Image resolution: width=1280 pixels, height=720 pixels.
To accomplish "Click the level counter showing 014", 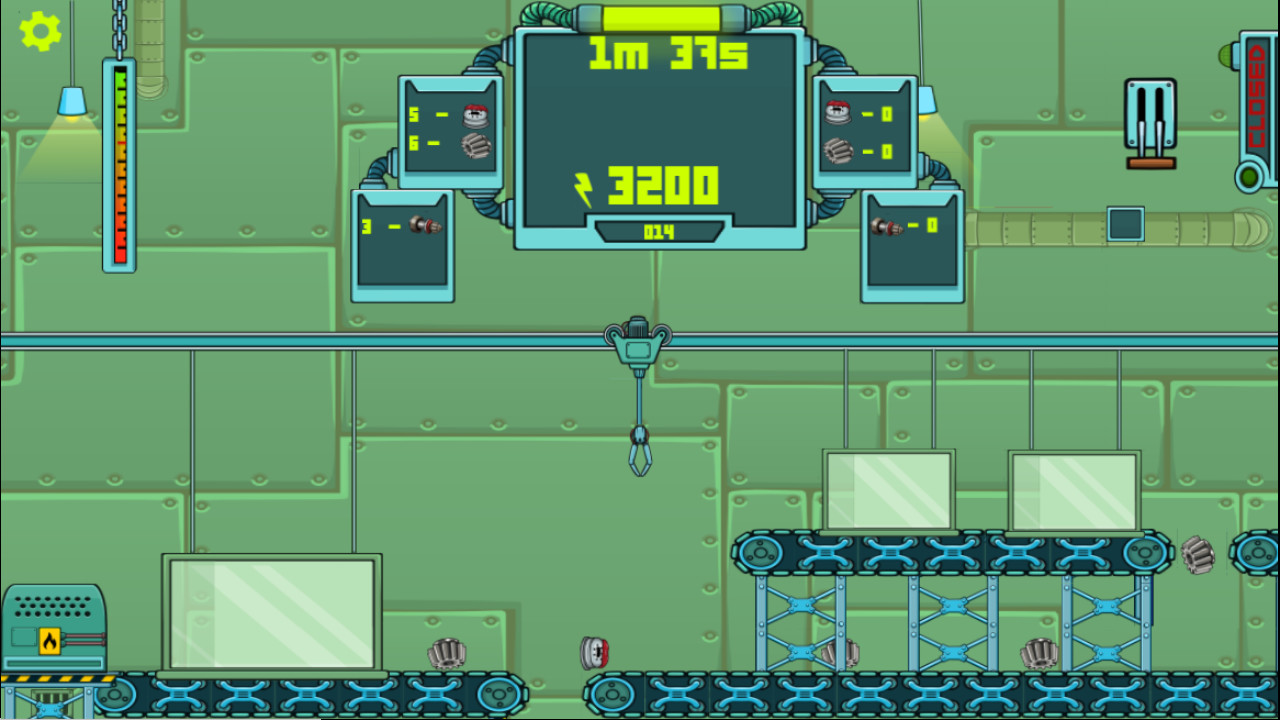I will tap(658, 231).
